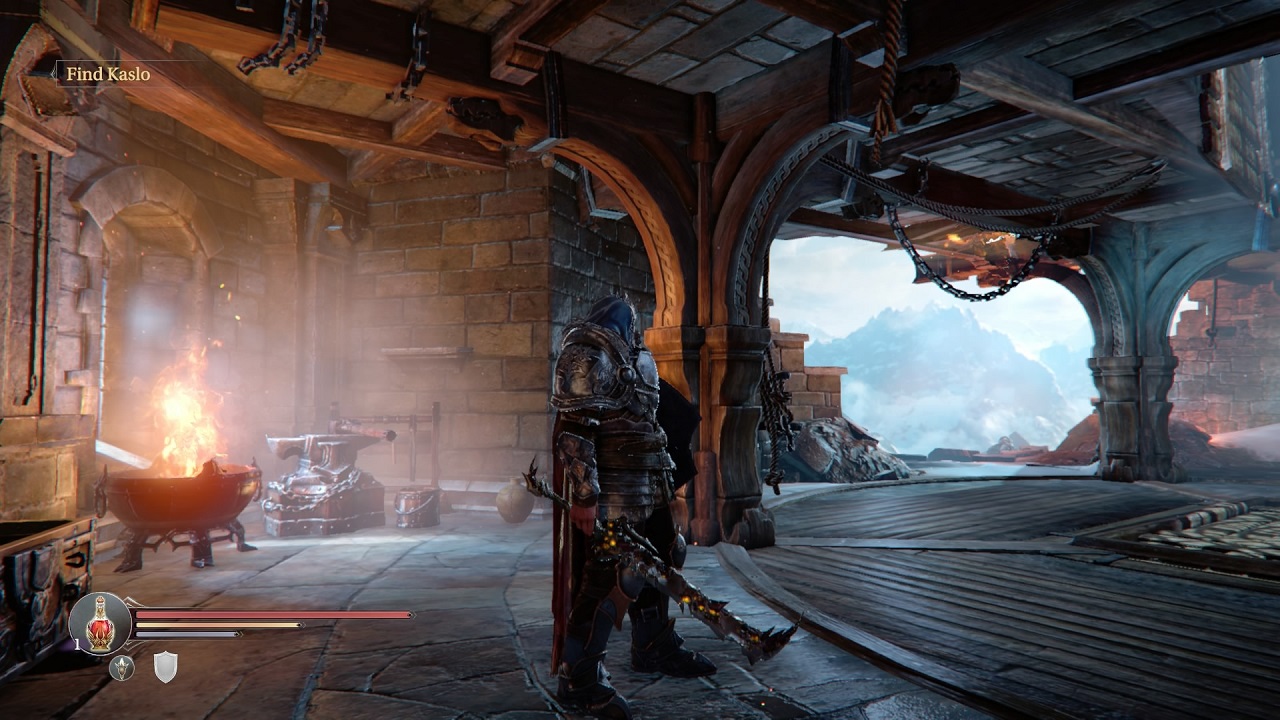The width and height of the screenshot is (1280, 720).
Task: Select the red health potion slot
Action: [x=99, y=625]
